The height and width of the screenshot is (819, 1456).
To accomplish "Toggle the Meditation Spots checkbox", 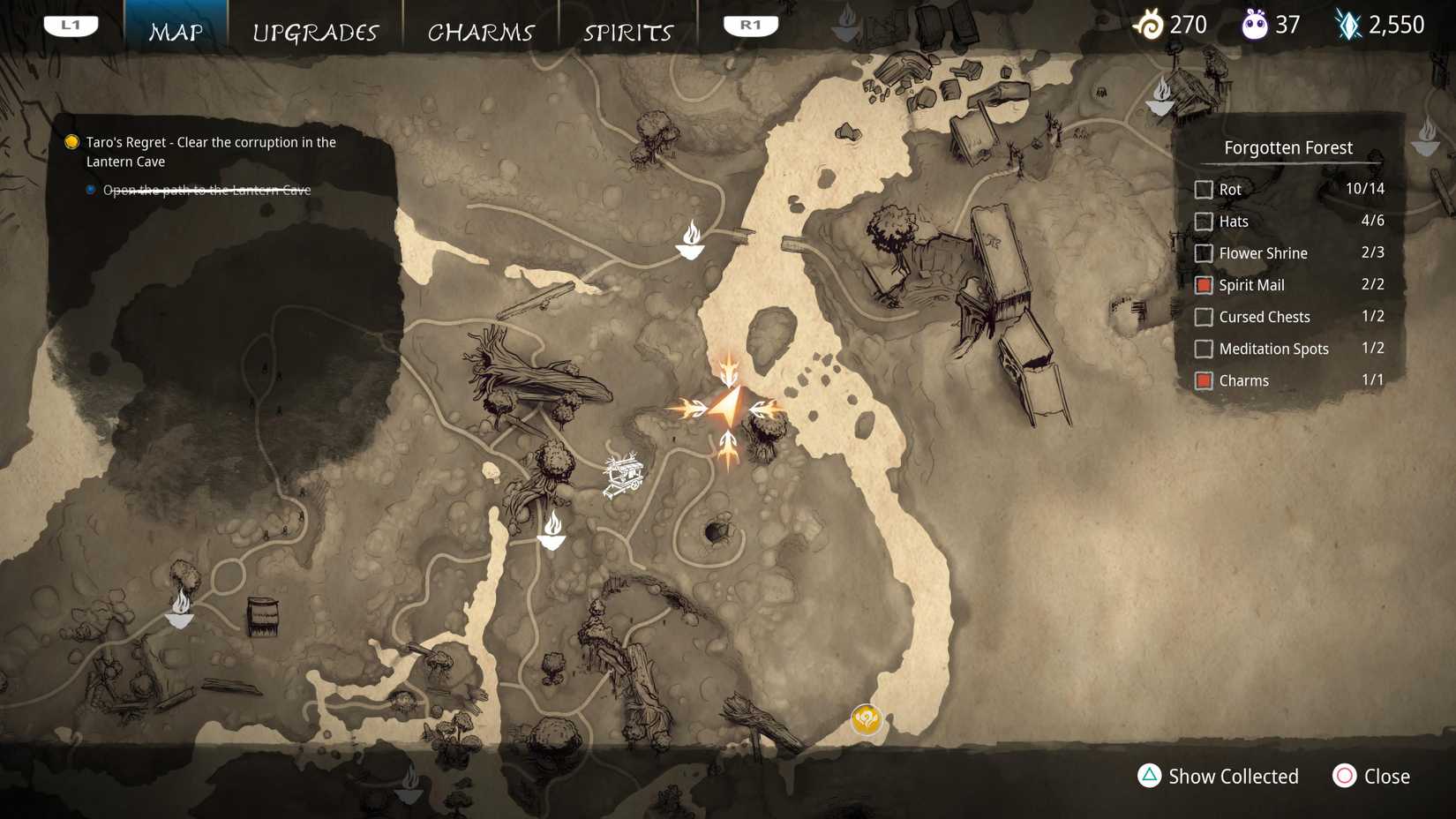I will (x=1204, y=349).
